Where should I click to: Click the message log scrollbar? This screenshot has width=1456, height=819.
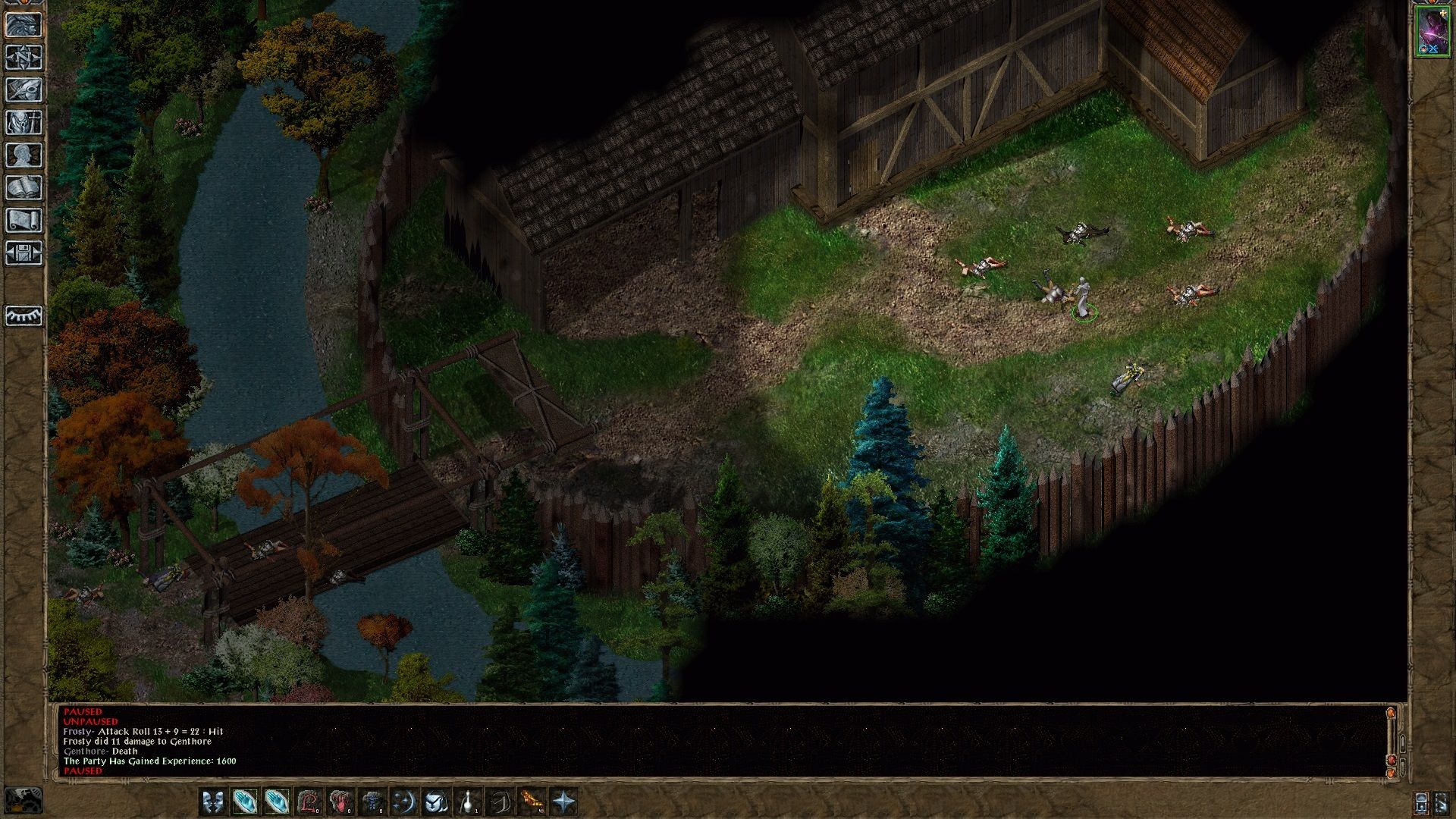(x=1392, y=742)
